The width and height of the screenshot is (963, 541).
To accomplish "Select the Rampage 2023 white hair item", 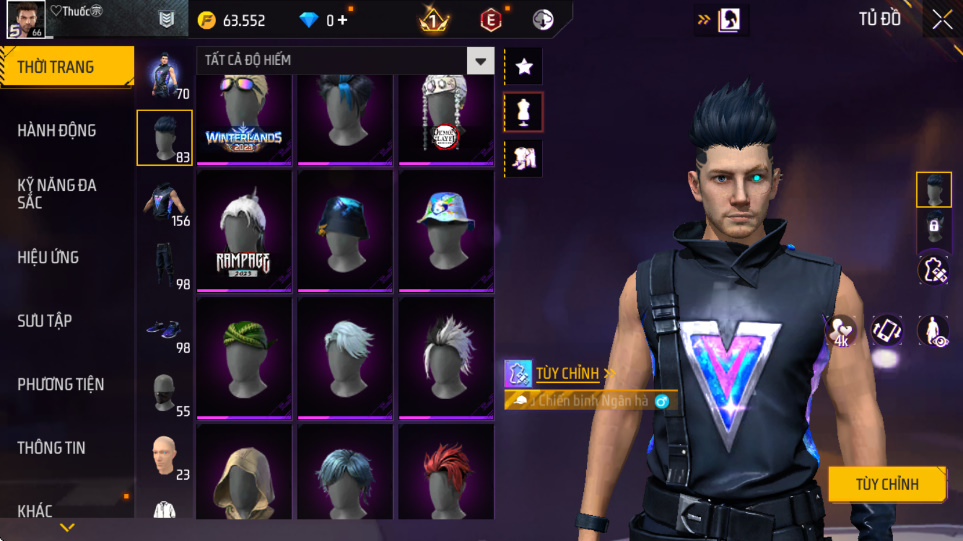I will (244, 230).
